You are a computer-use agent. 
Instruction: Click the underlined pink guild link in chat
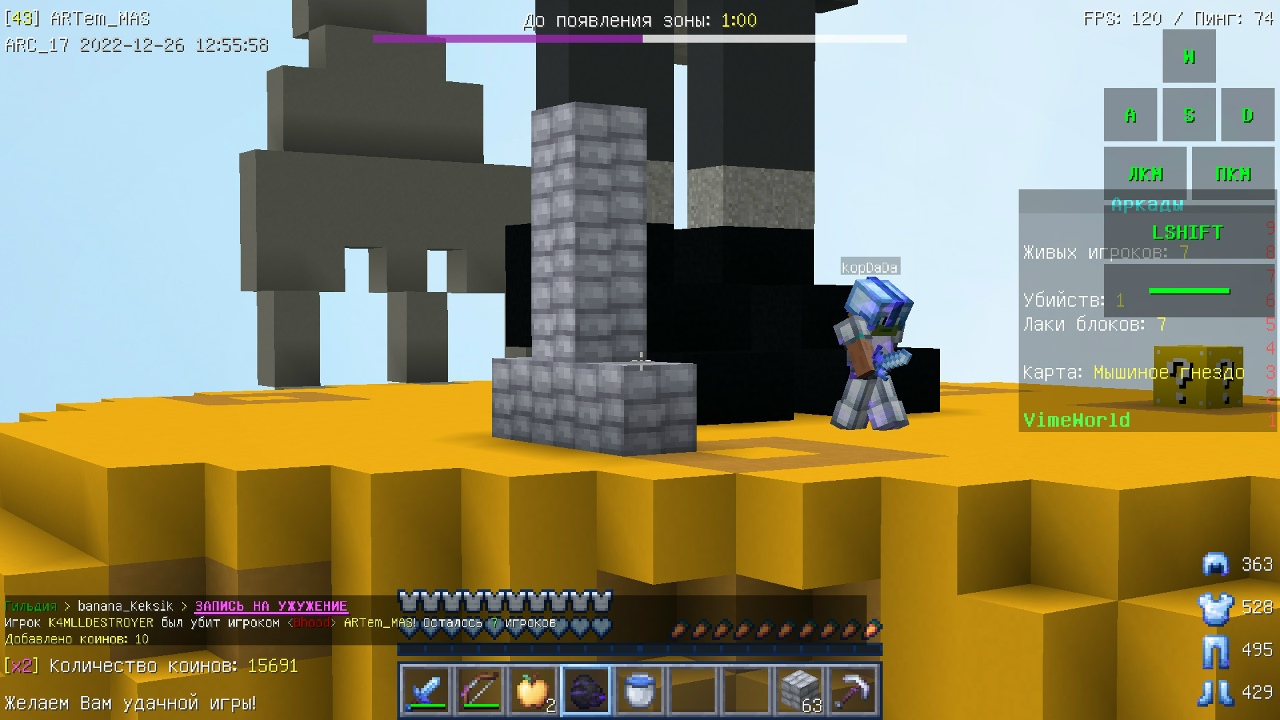(x=271, y=606)
